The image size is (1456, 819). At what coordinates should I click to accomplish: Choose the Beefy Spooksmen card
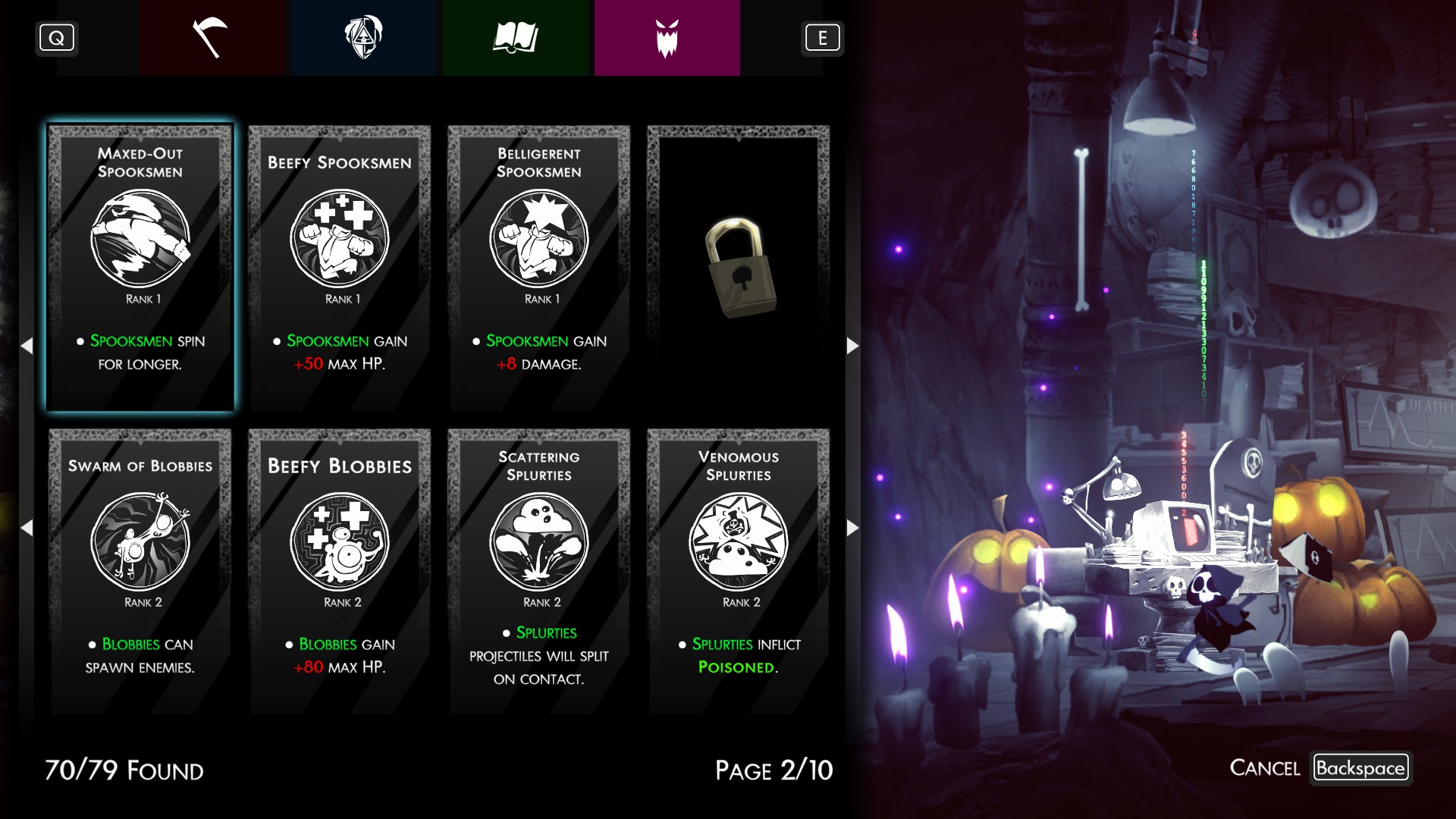tap(340, 268)
